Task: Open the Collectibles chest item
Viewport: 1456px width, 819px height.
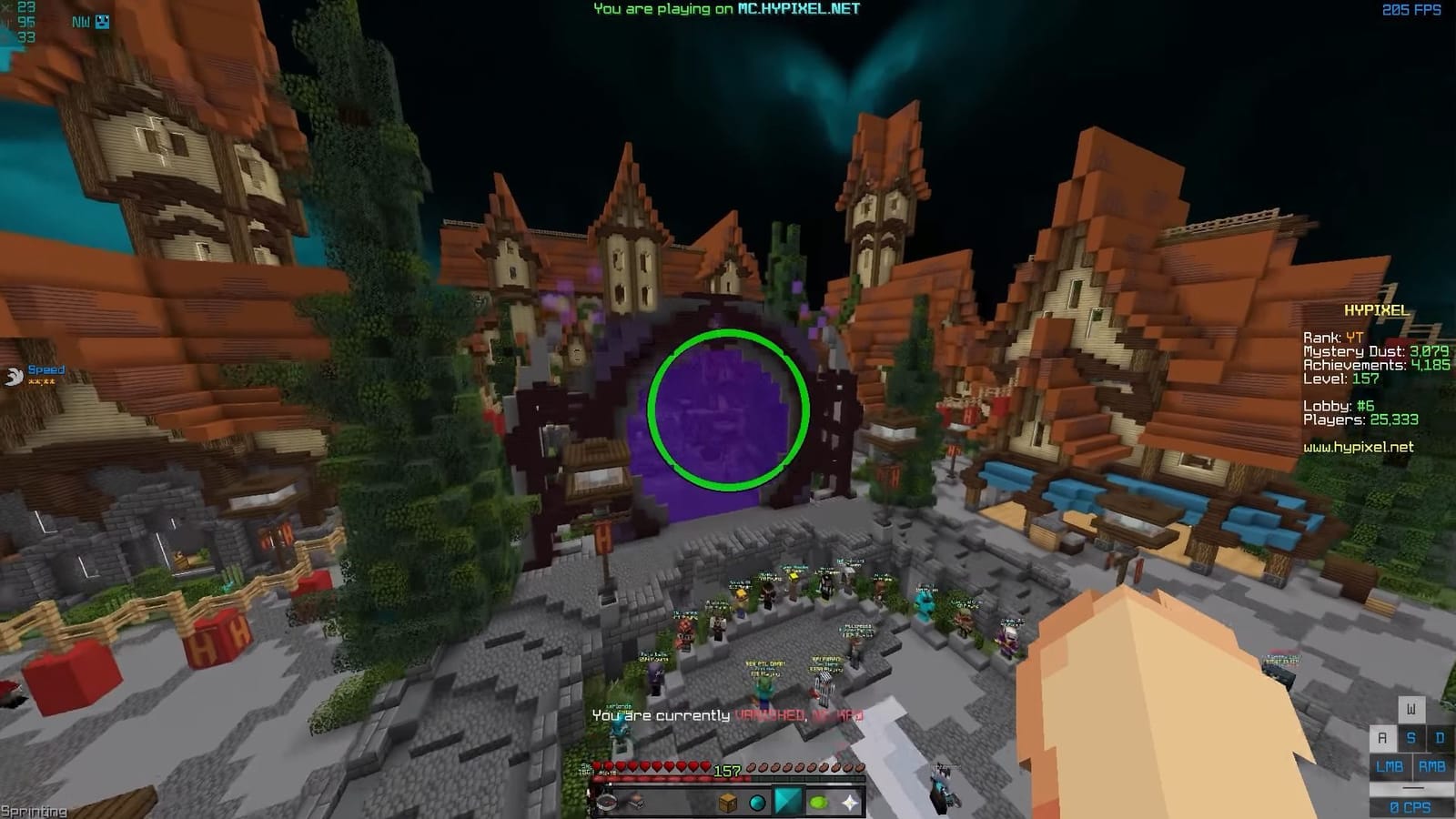Action: point(728,803)
